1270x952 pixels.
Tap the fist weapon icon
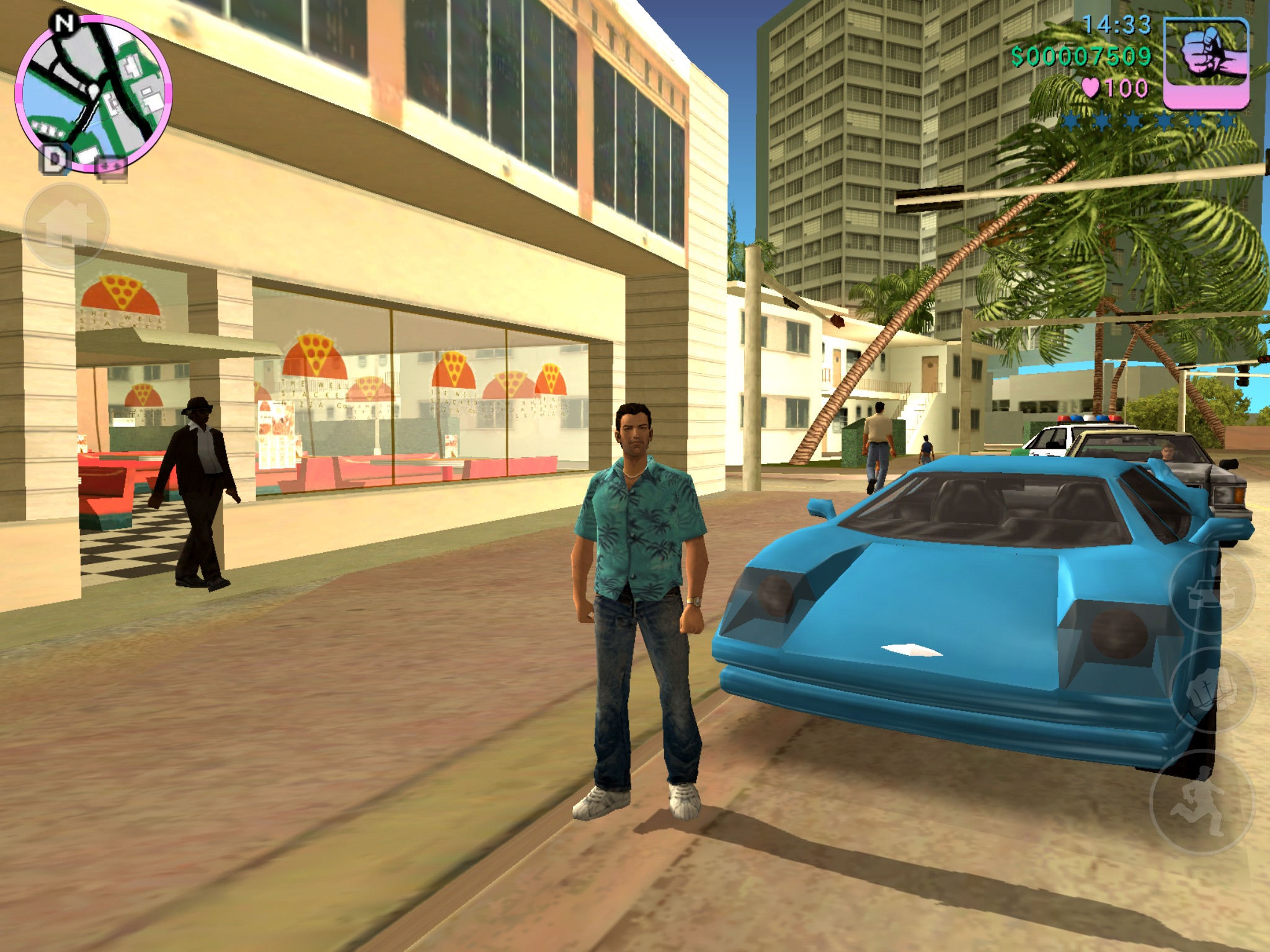click(1206, 63)
